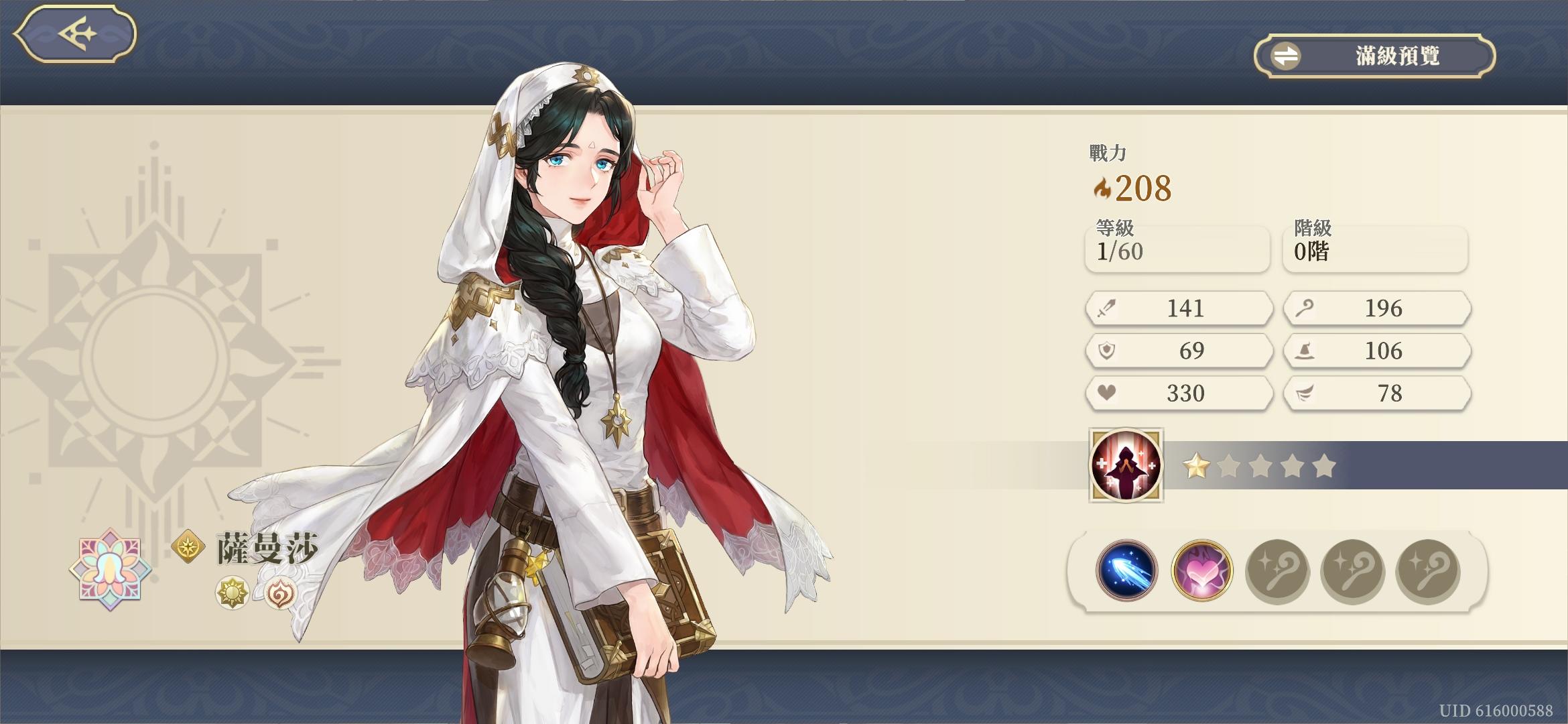This screenshot has height=724, width=1568.
Task: Select the pink heart skill icon
Action: pos(1201,570)
